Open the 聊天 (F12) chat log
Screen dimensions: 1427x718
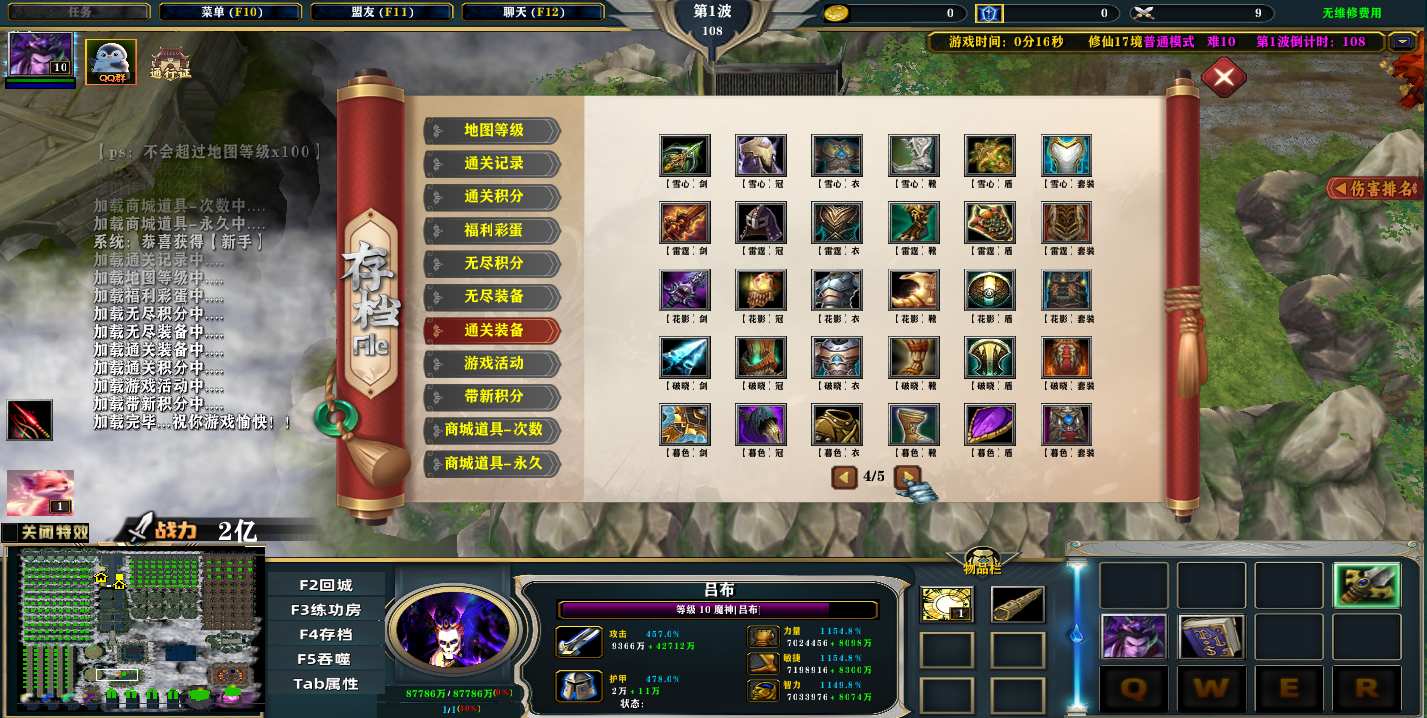click(x=533, y=12)
